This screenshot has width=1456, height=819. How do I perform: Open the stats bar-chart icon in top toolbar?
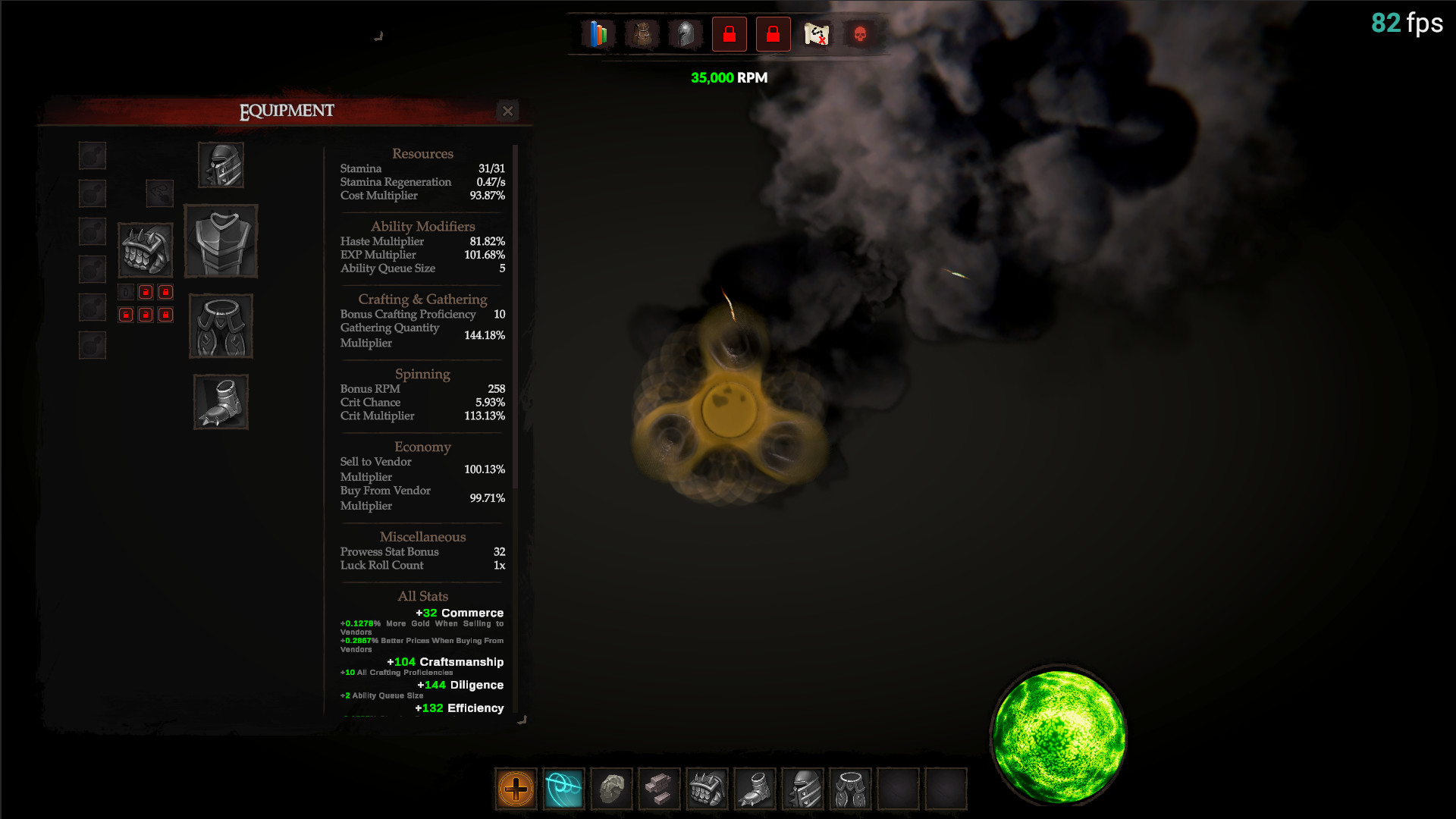click(x=598, y=34)
